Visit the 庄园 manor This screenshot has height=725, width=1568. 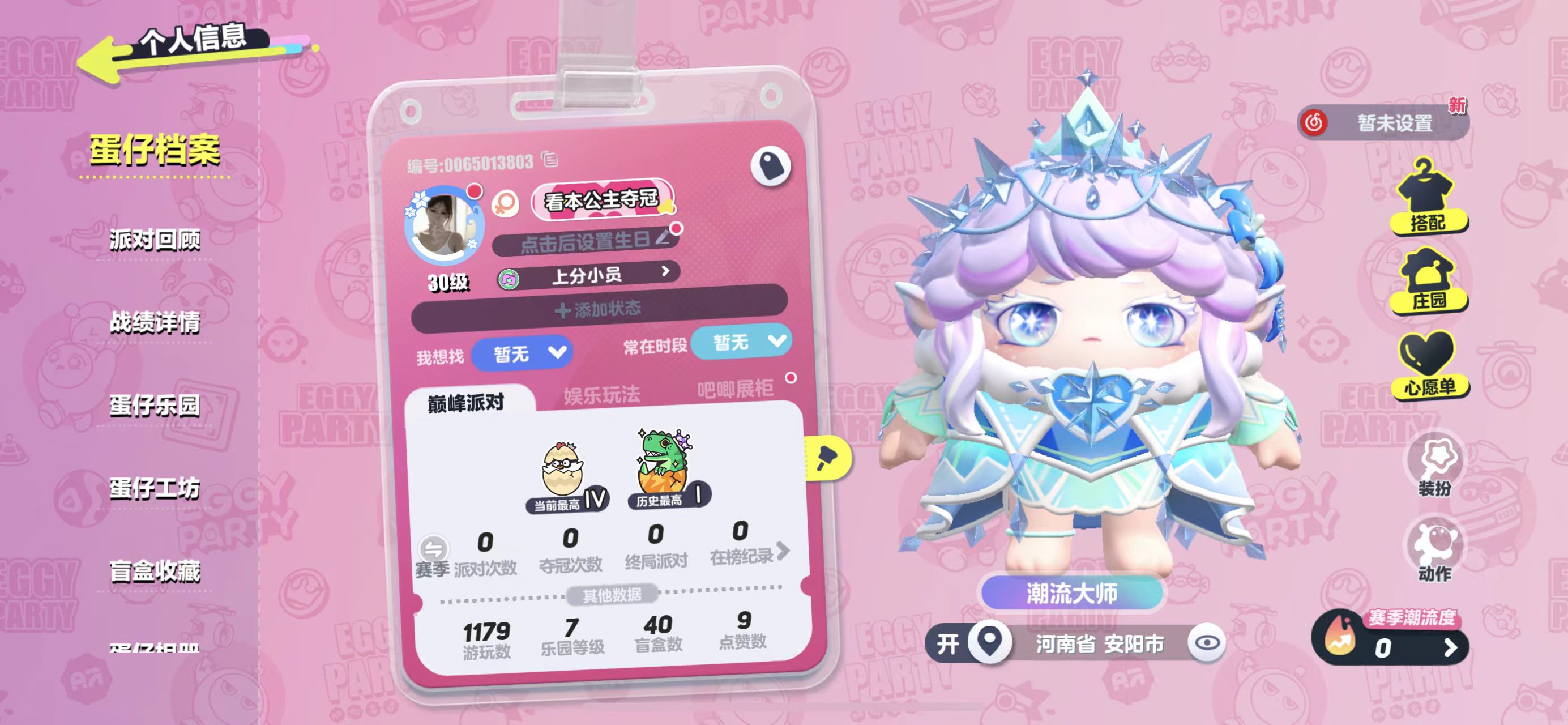pos(1429,280)
